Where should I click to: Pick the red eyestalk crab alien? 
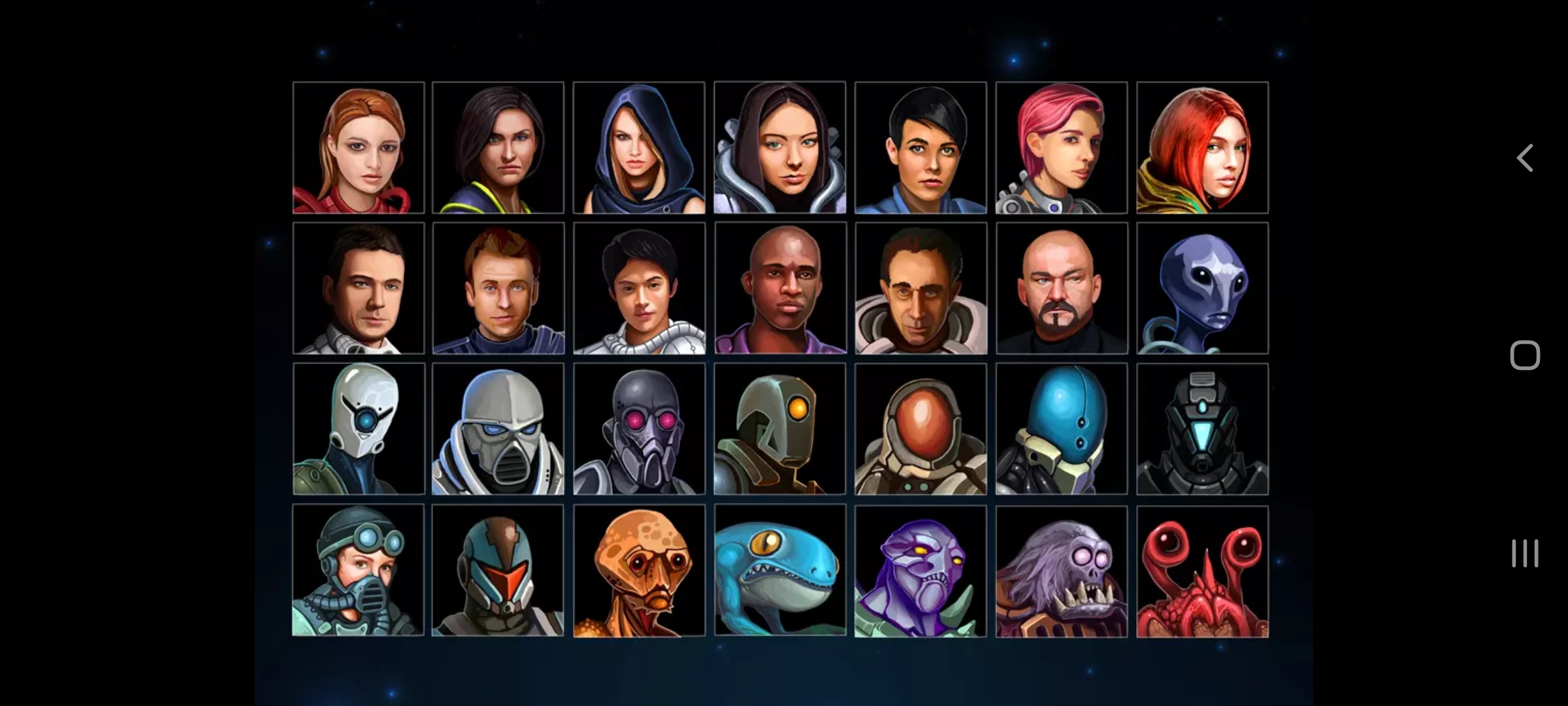pyautogui.click(x=1202, y=571)
